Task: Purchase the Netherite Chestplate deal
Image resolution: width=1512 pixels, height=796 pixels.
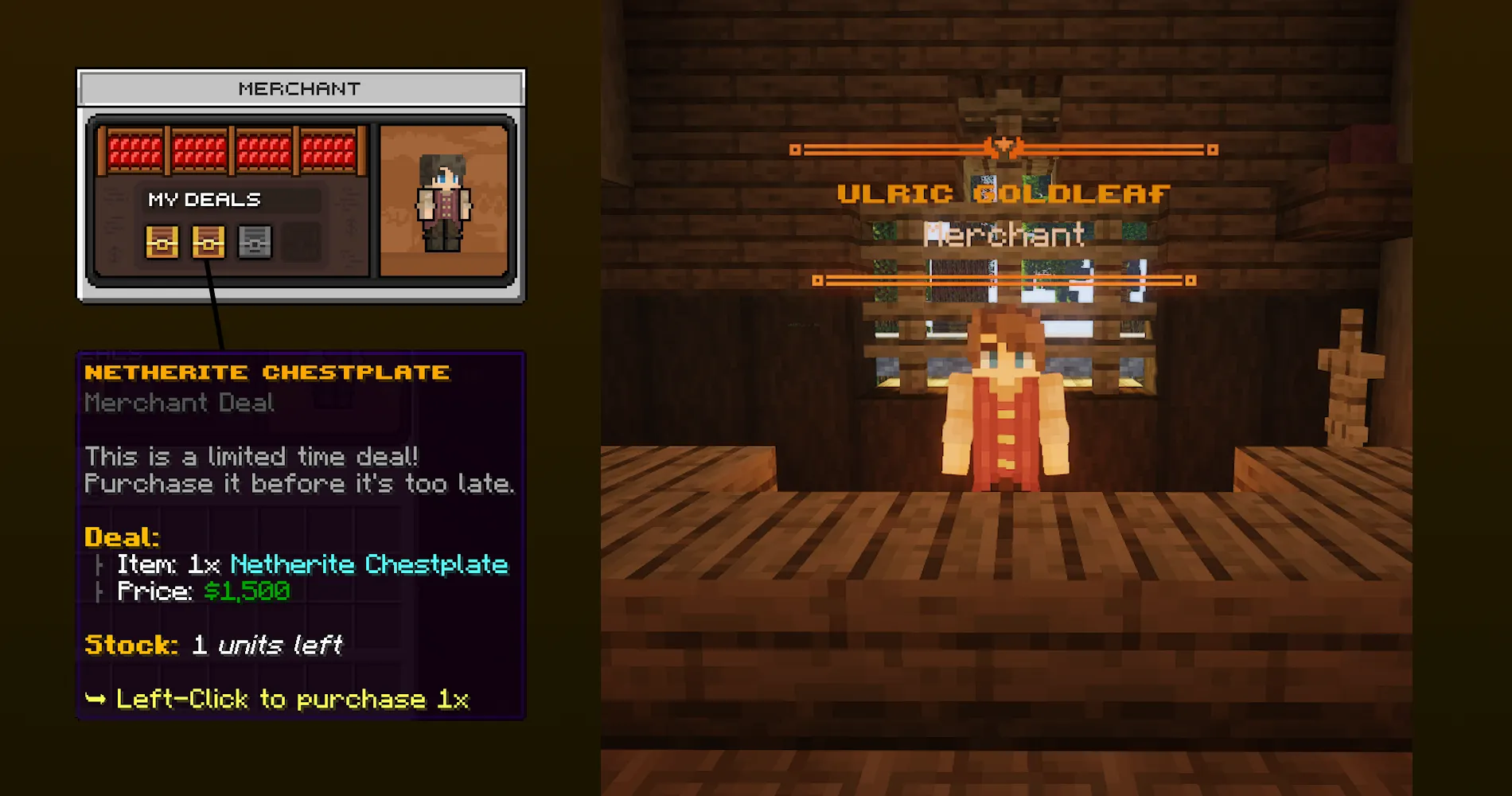Action: 208,243
